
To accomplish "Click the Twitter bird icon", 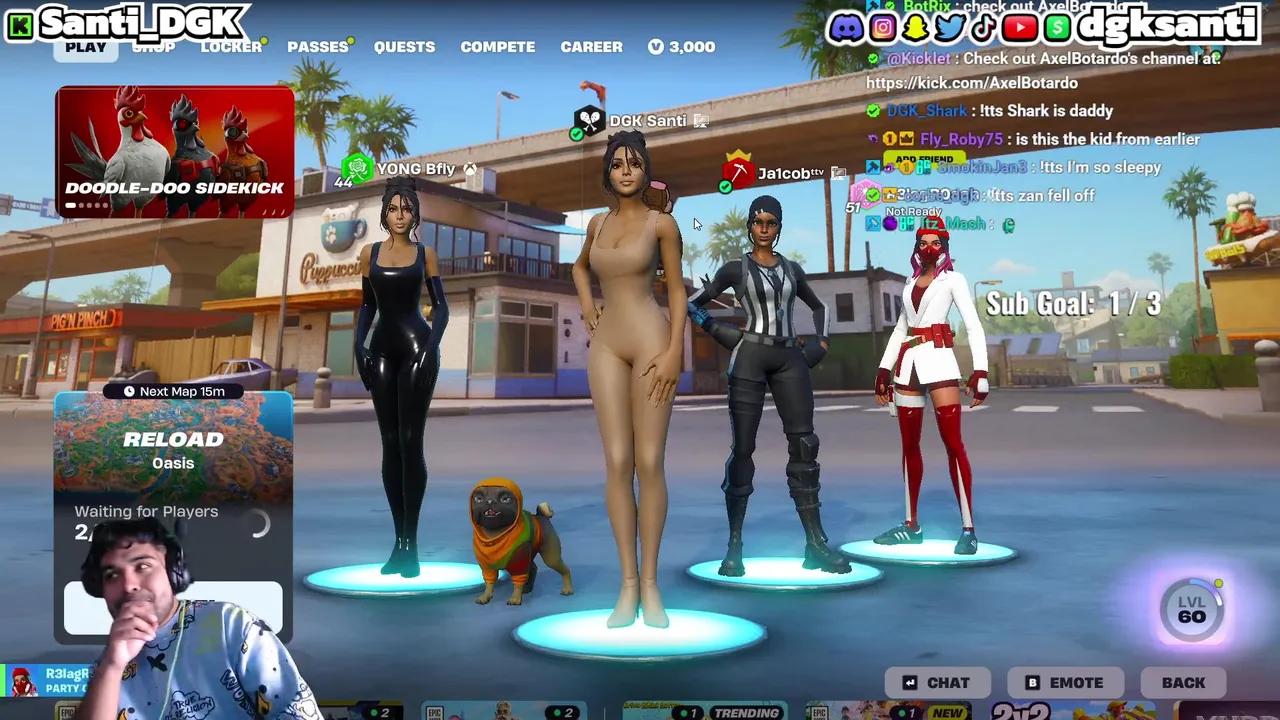I will (947, 27).
